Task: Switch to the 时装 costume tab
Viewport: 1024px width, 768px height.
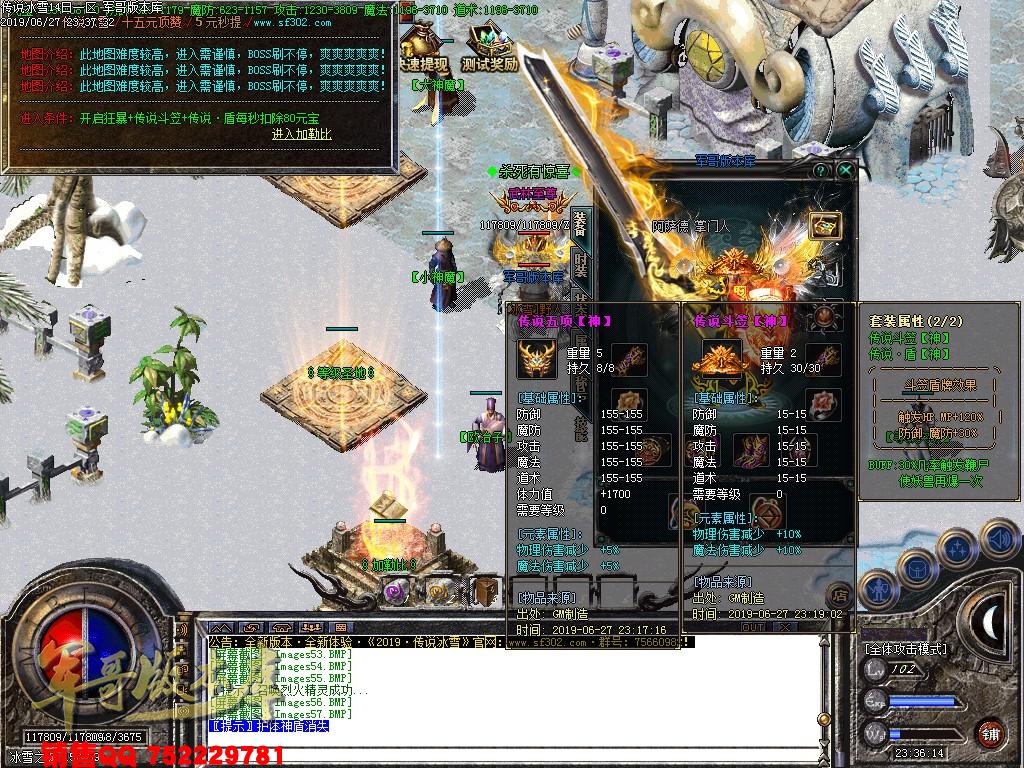Action: [x=580, y=265]
